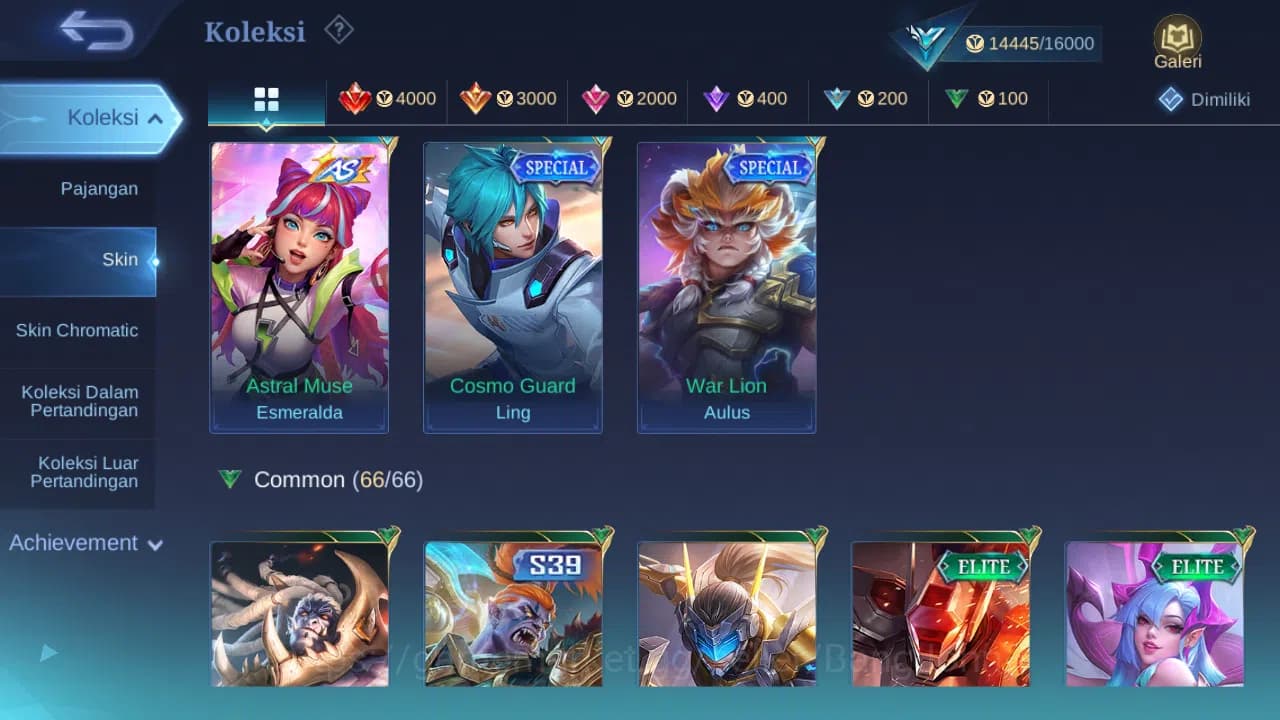Click the left-pointing arrow near the bottom-left corner
This screenshot has width=1280, height=720.
tap(47, 652)
